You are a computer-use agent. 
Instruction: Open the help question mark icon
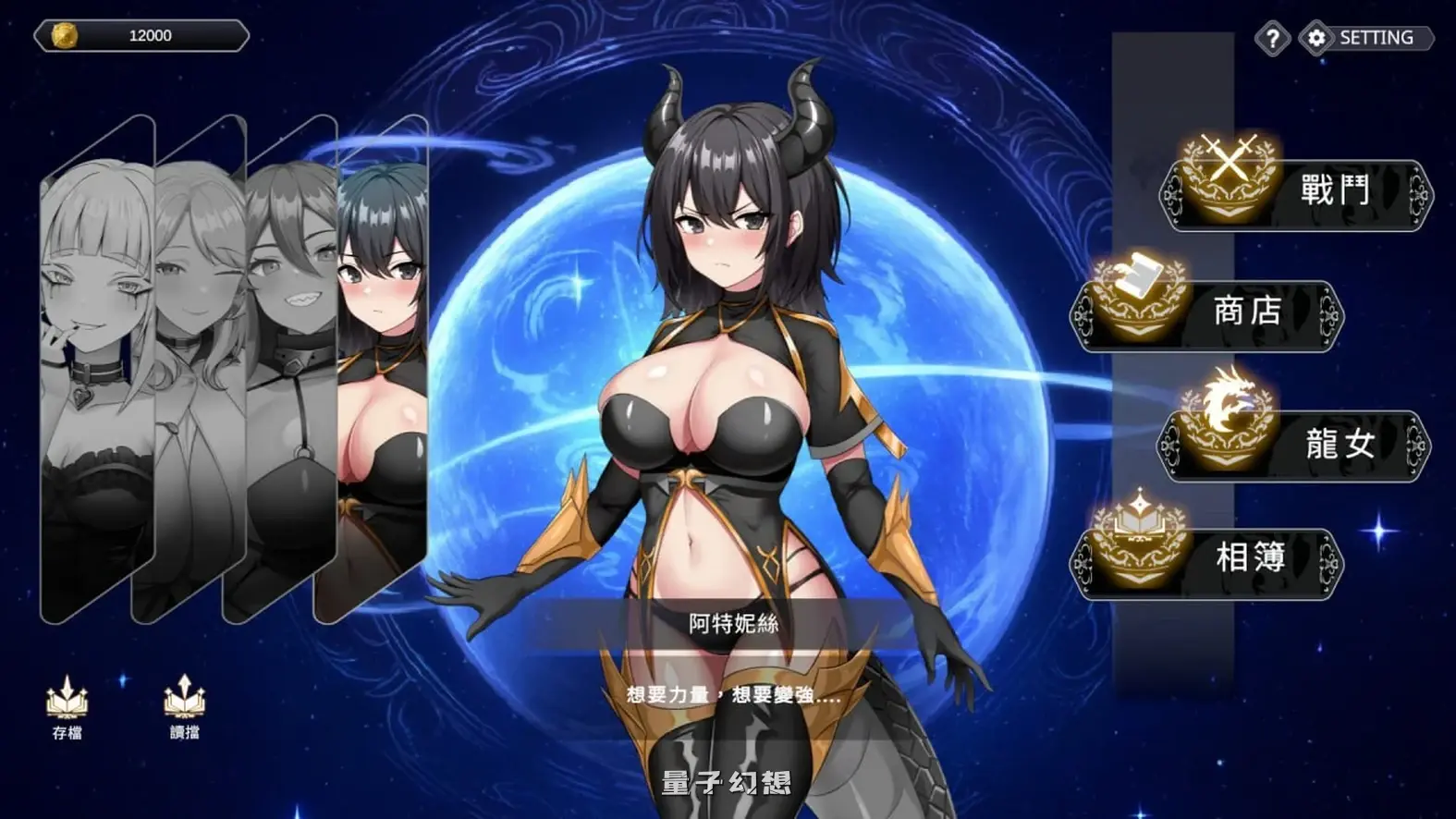point(1273,39)
